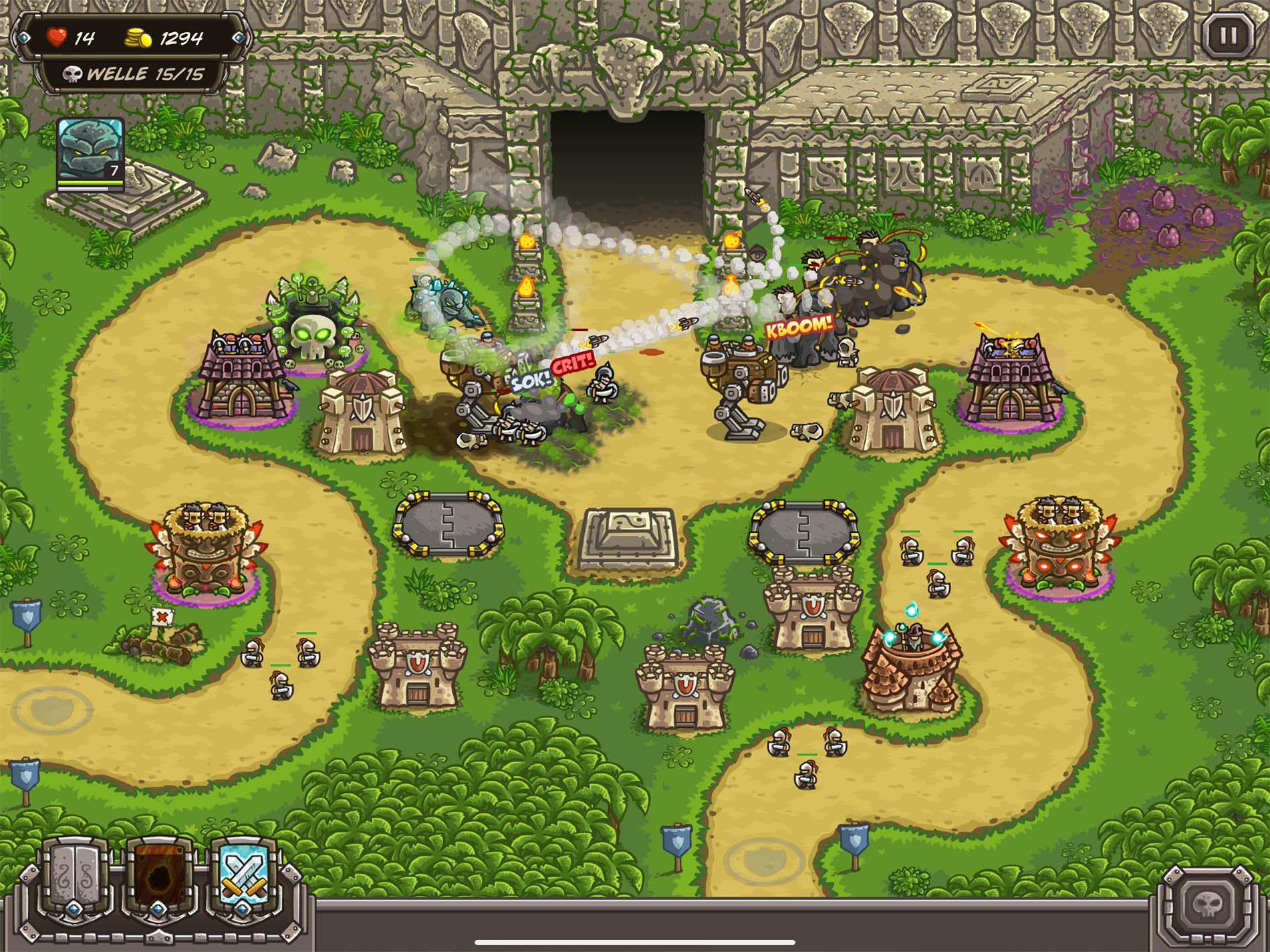Image resolution: width=1270 pixels, height=952 pixels.
Task: Click the gold coins counter
Action: point(137,37)
